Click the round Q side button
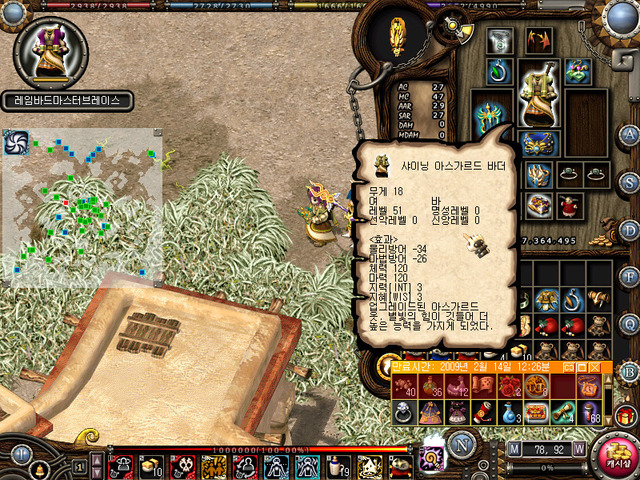Image resolution: width=640 pixels, height=480 pixels. coord(629,323)
